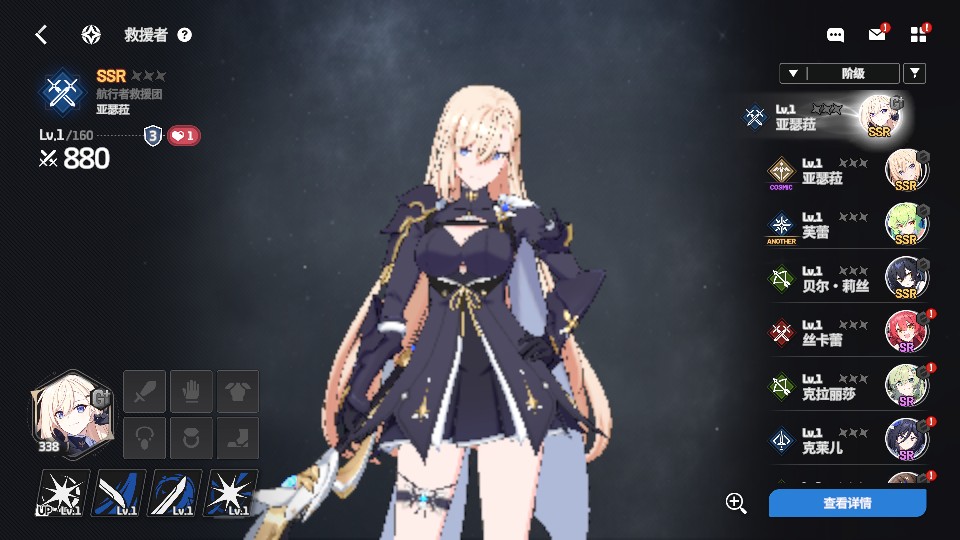Image resolution: width=960 pixels, height=540 pixels.
Task: Open the empty boots equipment slot
Action: (x=238, y=438)
